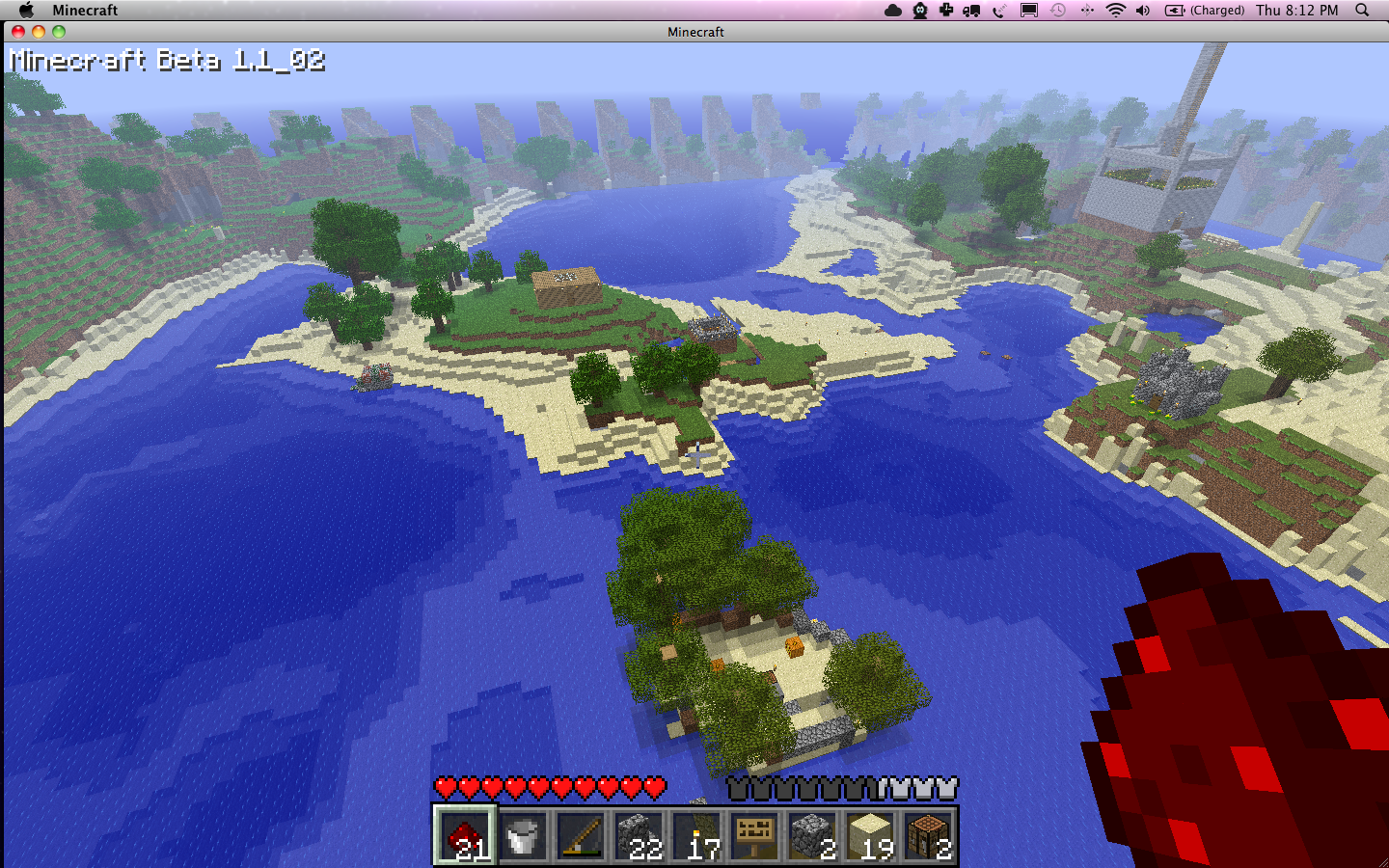The height and width of the screenshot is (868, 1389).
Task: Select the stack of 22 cobblestone
Action: pos(639,835)
